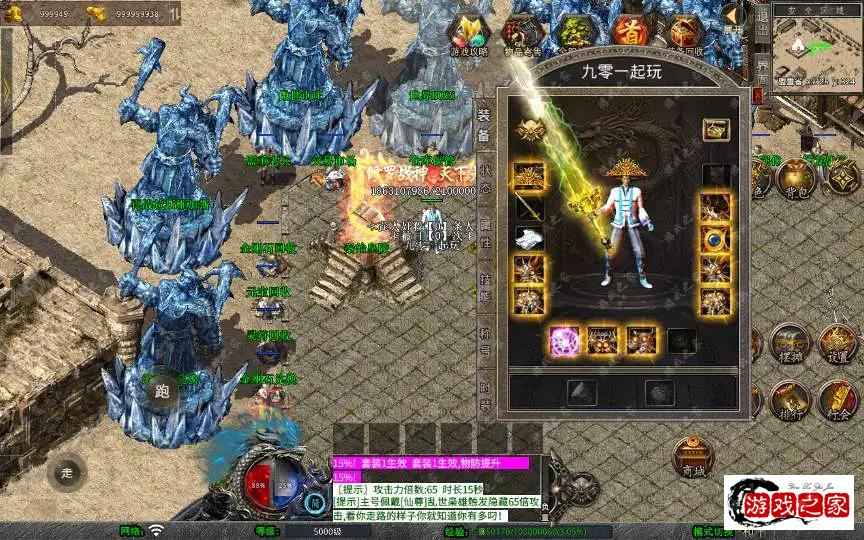Open the 排行 ranking button
This screenshot has width=864, height=540.
[x=788, y=400]
